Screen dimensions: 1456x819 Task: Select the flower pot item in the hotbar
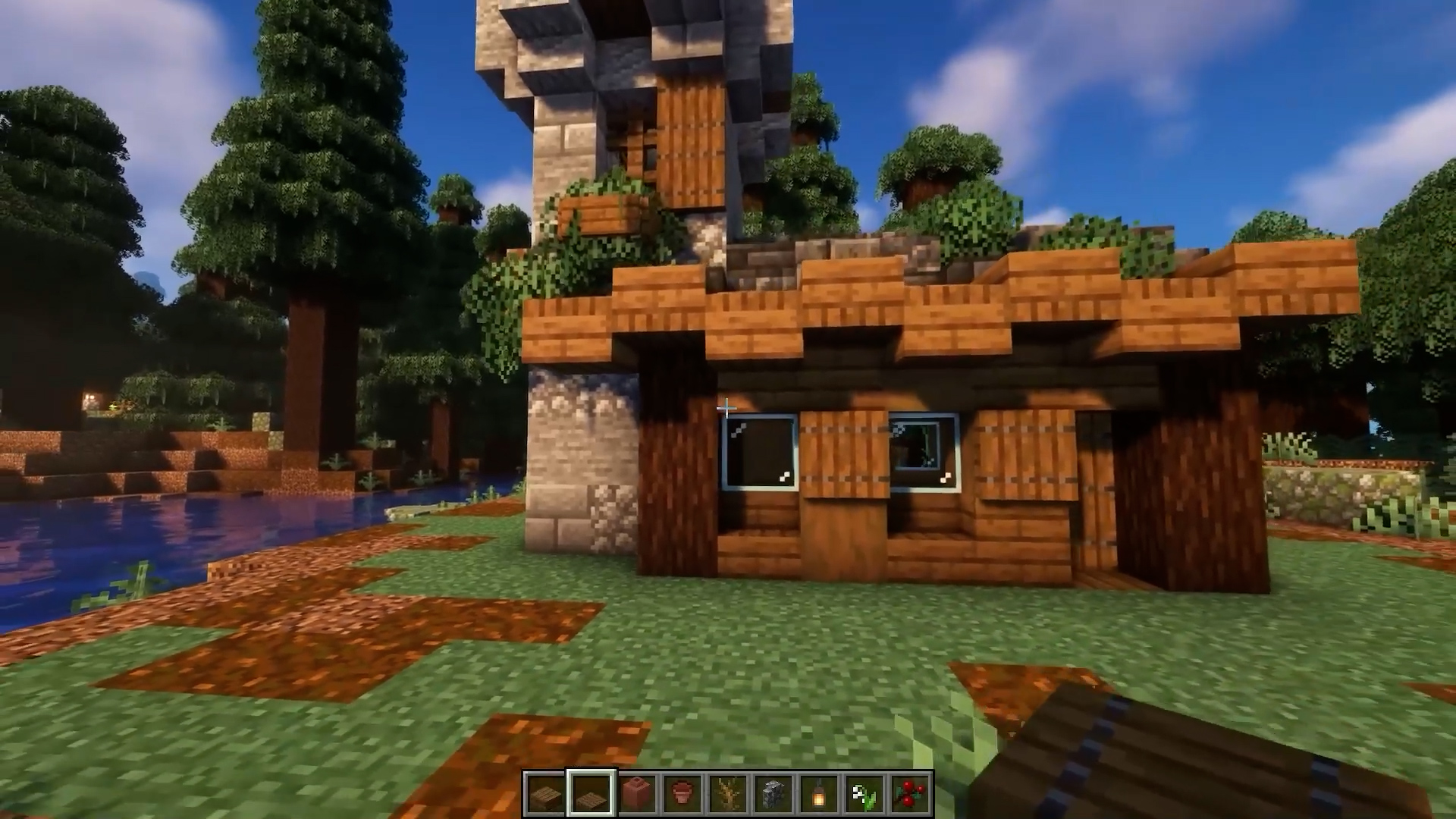click(681, 793)
